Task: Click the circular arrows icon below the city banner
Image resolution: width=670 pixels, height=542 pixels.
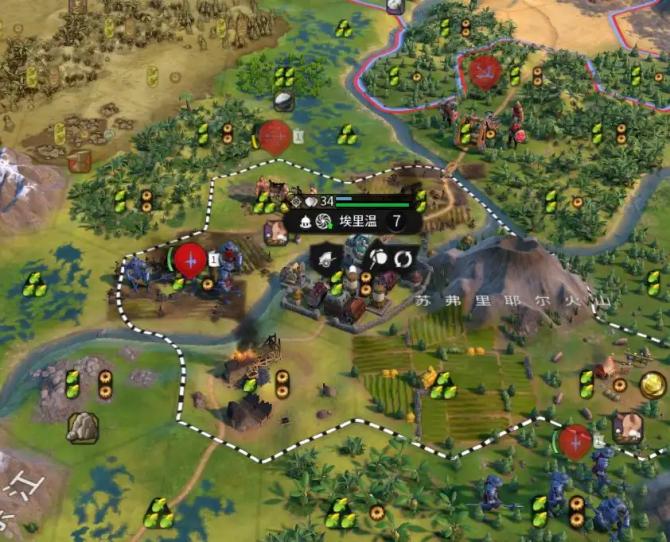Action: (x=403, y=258)
